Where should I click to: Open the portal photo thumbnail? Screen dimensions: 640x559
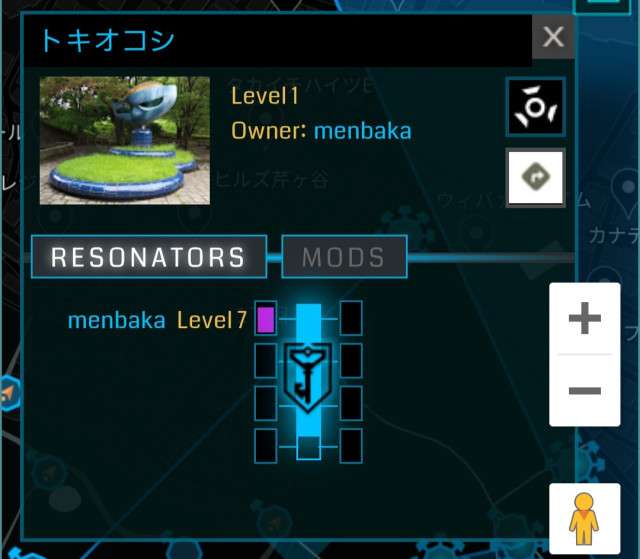[125, 141]
